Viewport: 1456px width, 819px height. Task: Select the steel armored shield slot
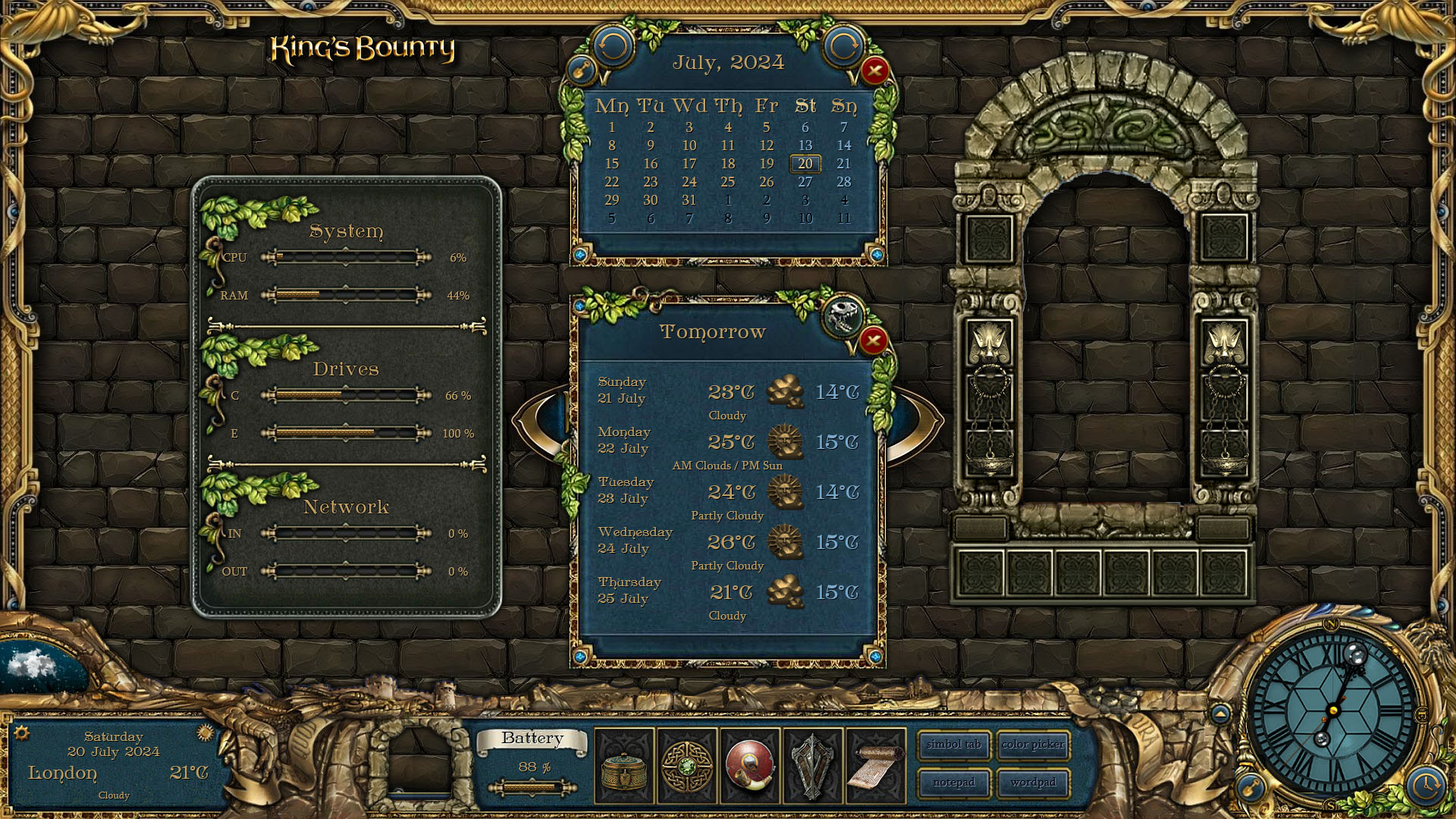812,766
